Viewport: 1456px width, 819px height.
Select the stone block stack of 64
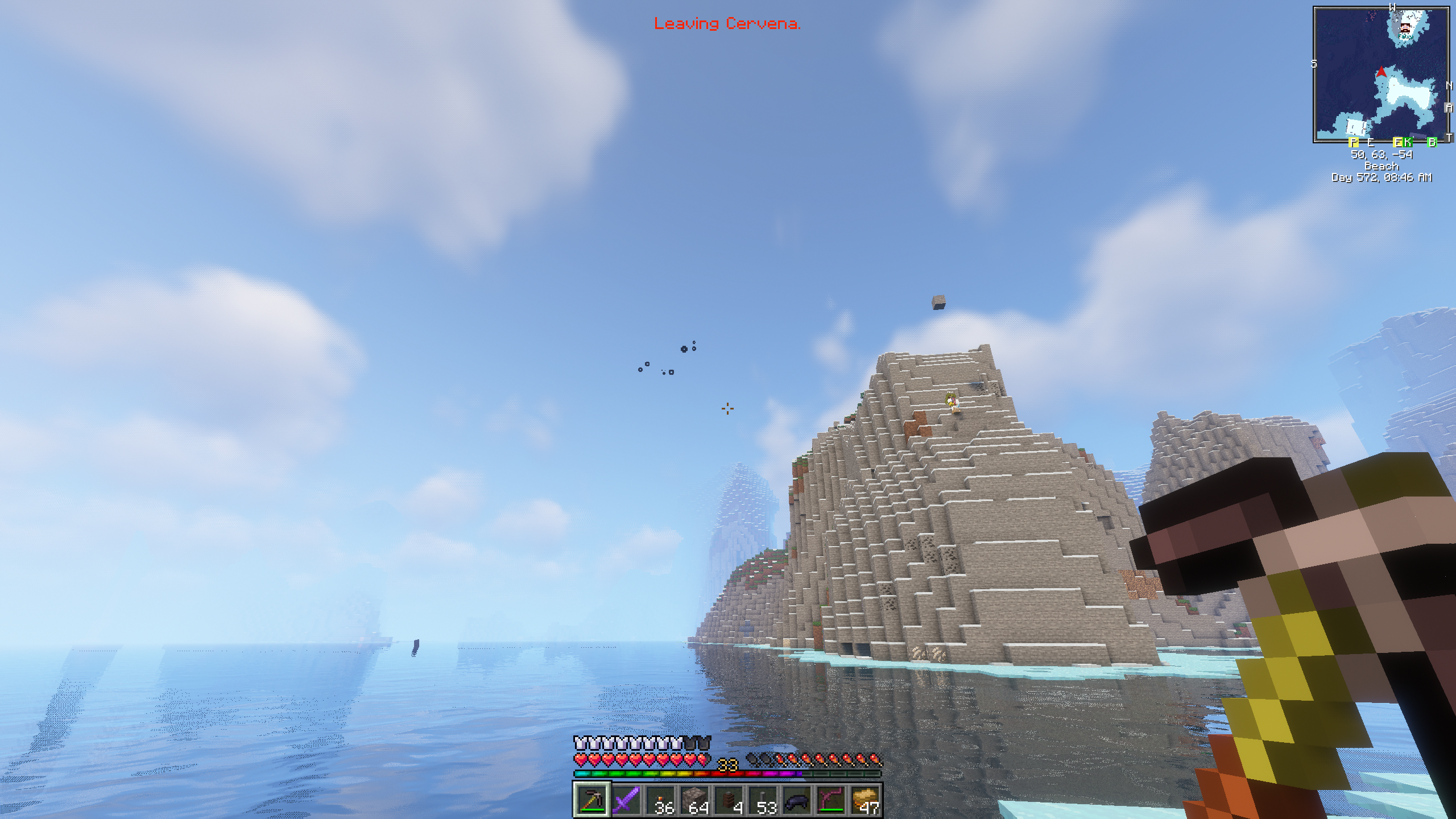(694, 800)
